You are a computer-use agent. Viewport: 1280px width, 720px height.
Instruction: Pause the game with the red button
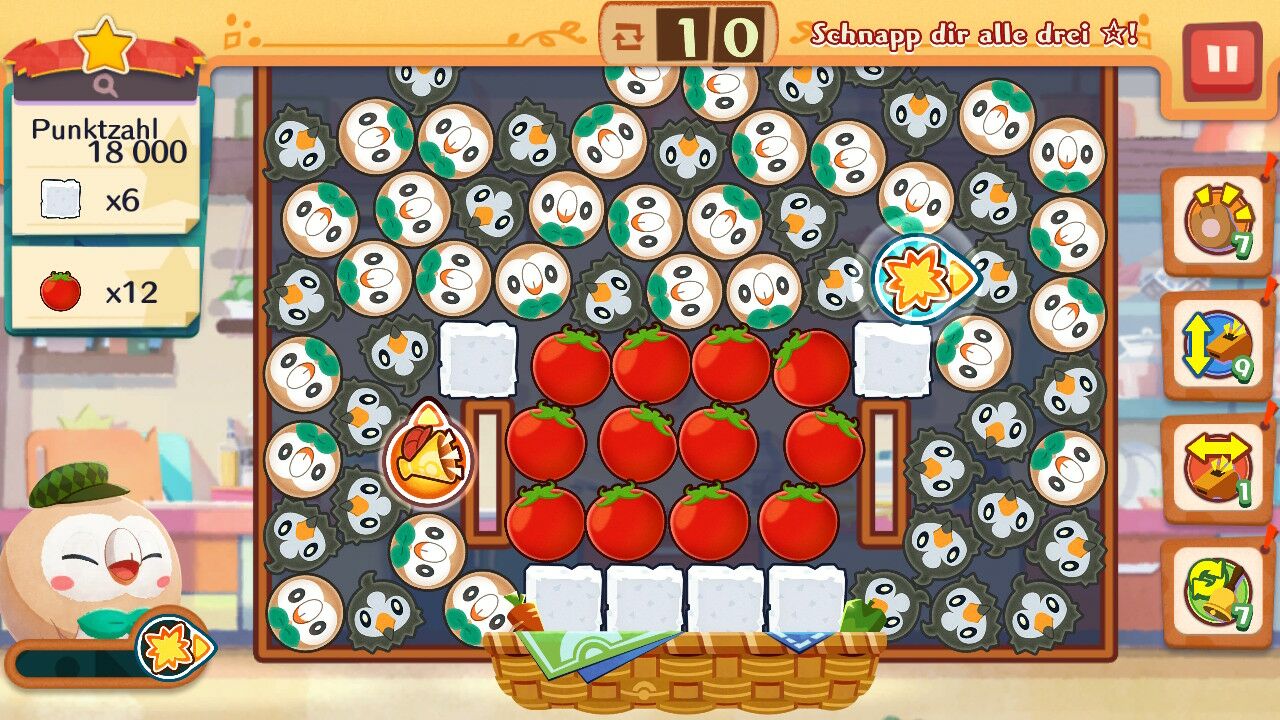1221,61
